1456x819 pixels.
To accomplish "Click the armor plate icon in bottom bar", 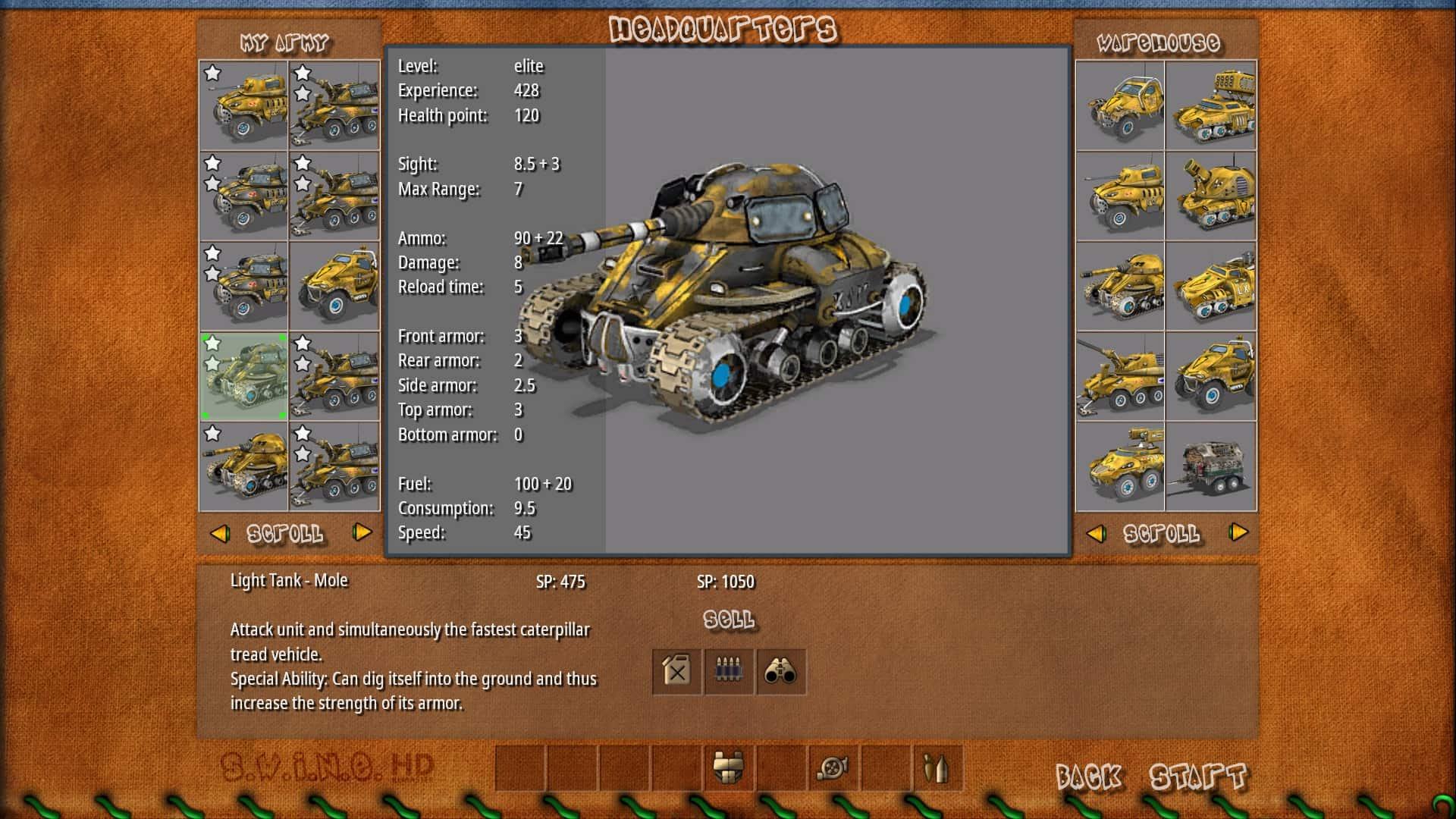I will [x=728, y=768].
